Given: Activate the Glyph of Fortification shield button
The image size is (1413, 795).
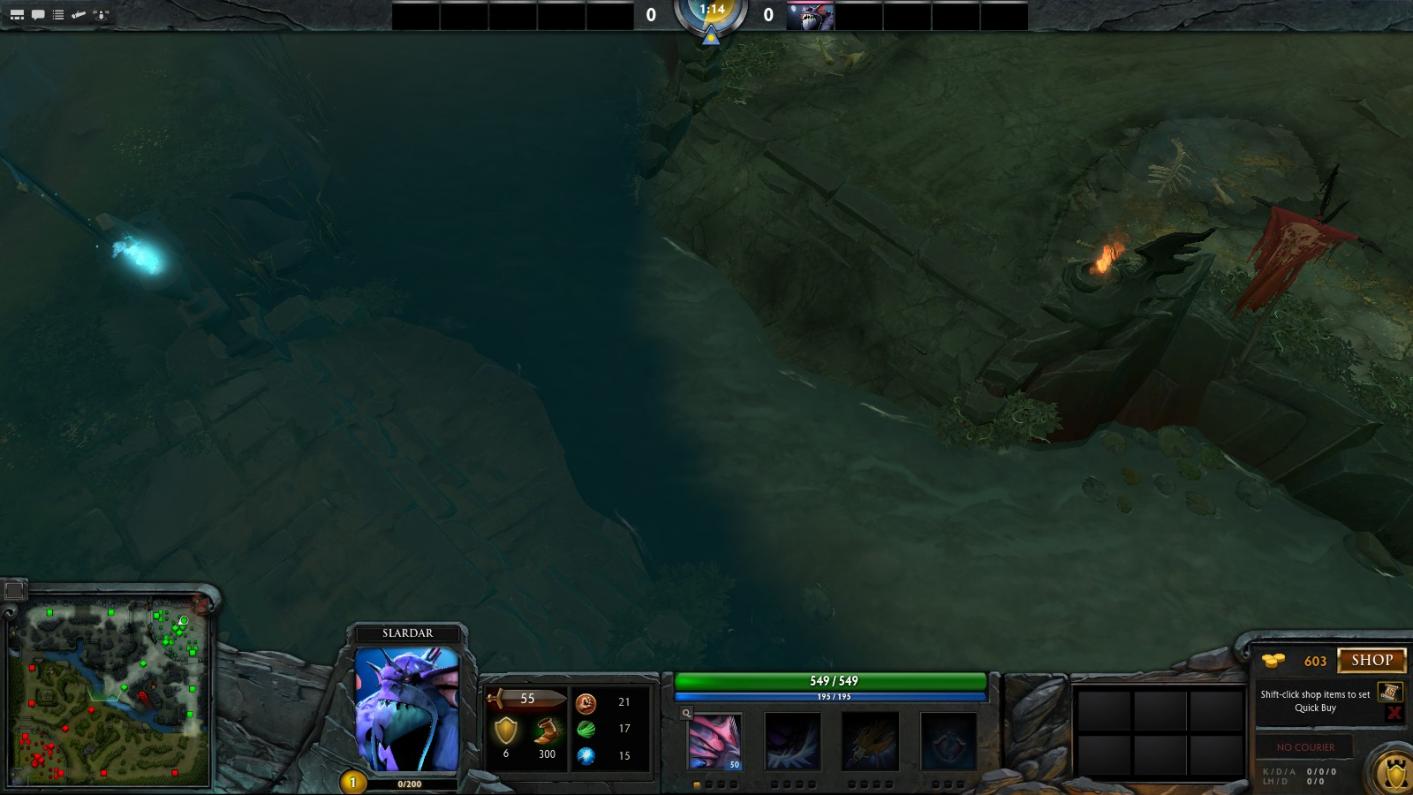Looking at the screenshot, I should tap(1393, 772).
